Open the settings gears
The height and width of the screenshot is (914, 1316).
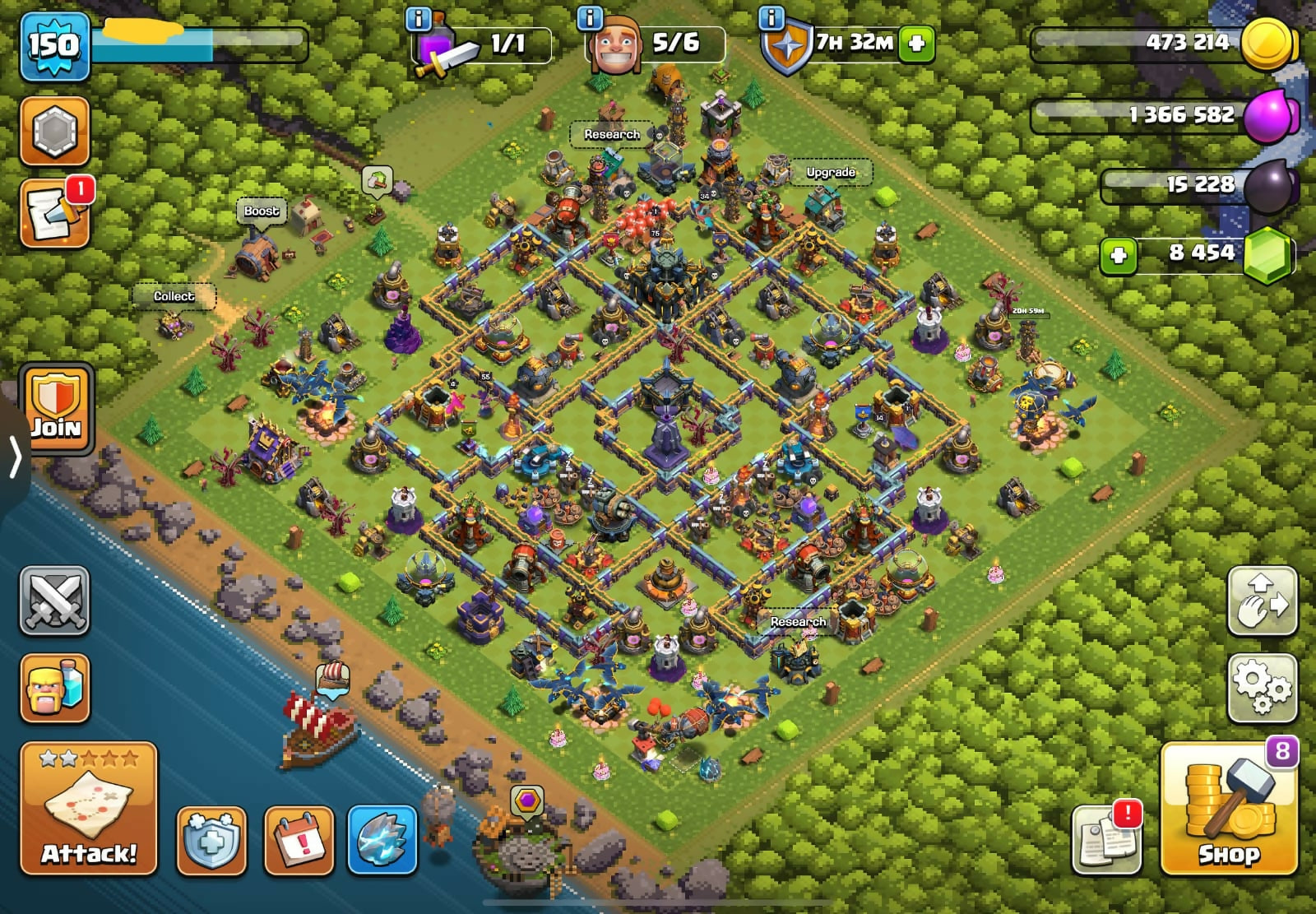pos(1262,689)
